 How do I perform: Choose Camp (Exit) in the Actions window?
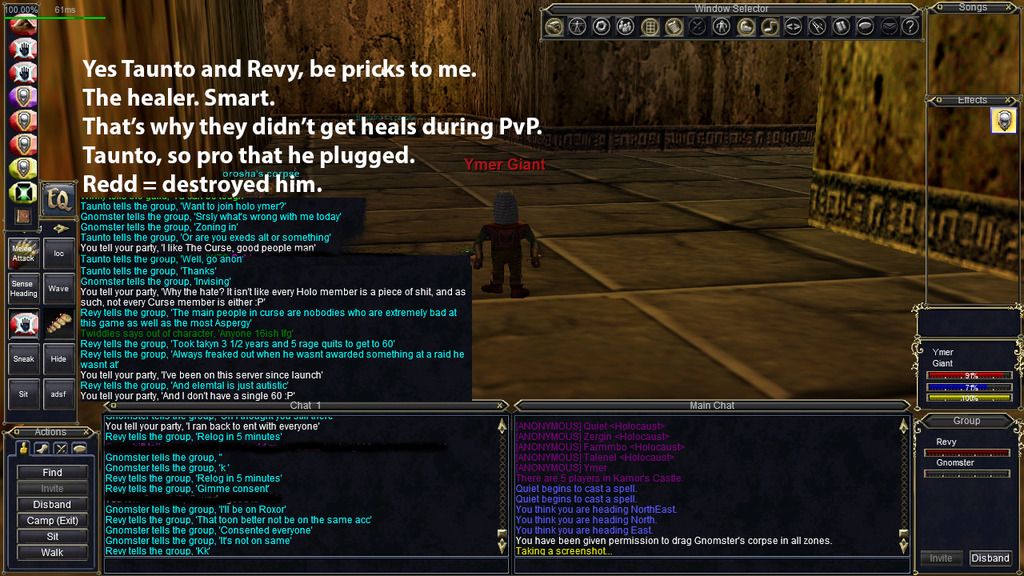point(52,520)
